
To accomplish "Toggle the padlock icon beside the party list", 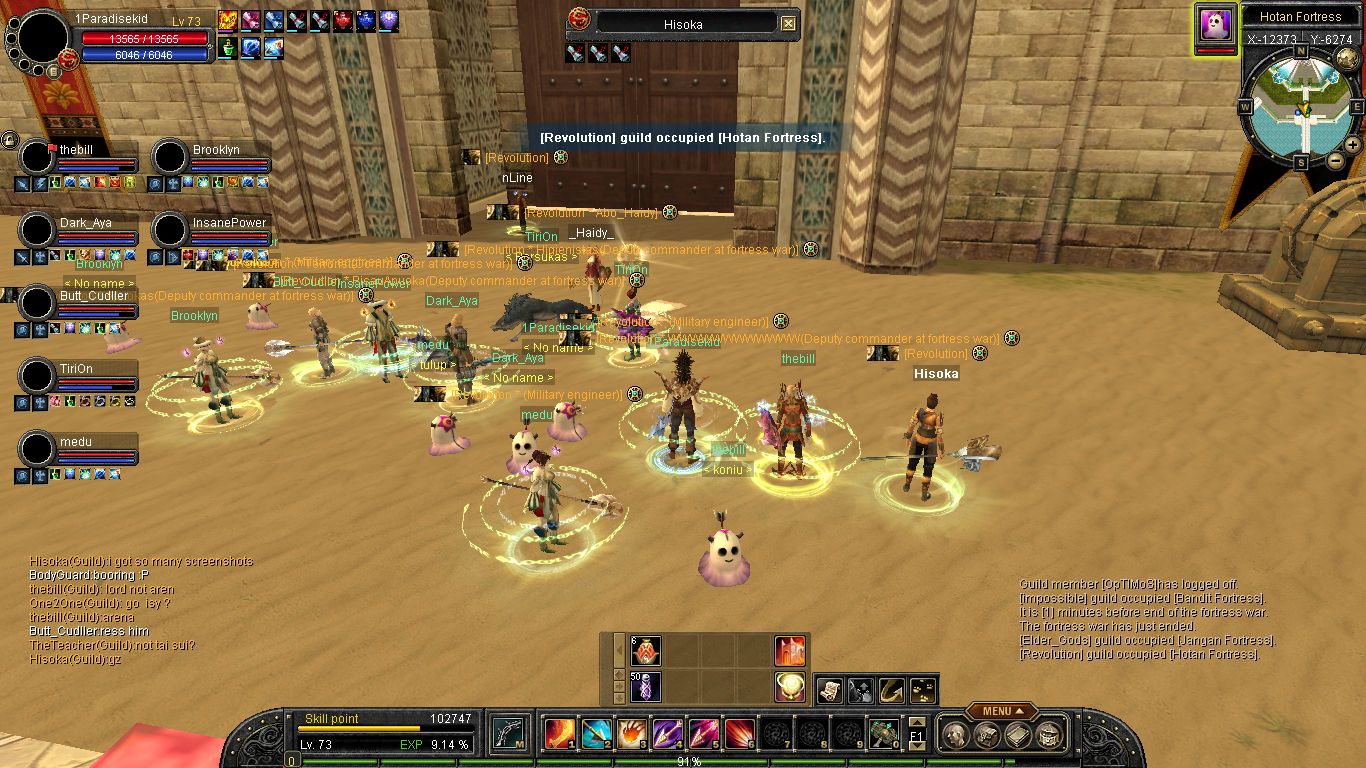I will coord(10,140).
